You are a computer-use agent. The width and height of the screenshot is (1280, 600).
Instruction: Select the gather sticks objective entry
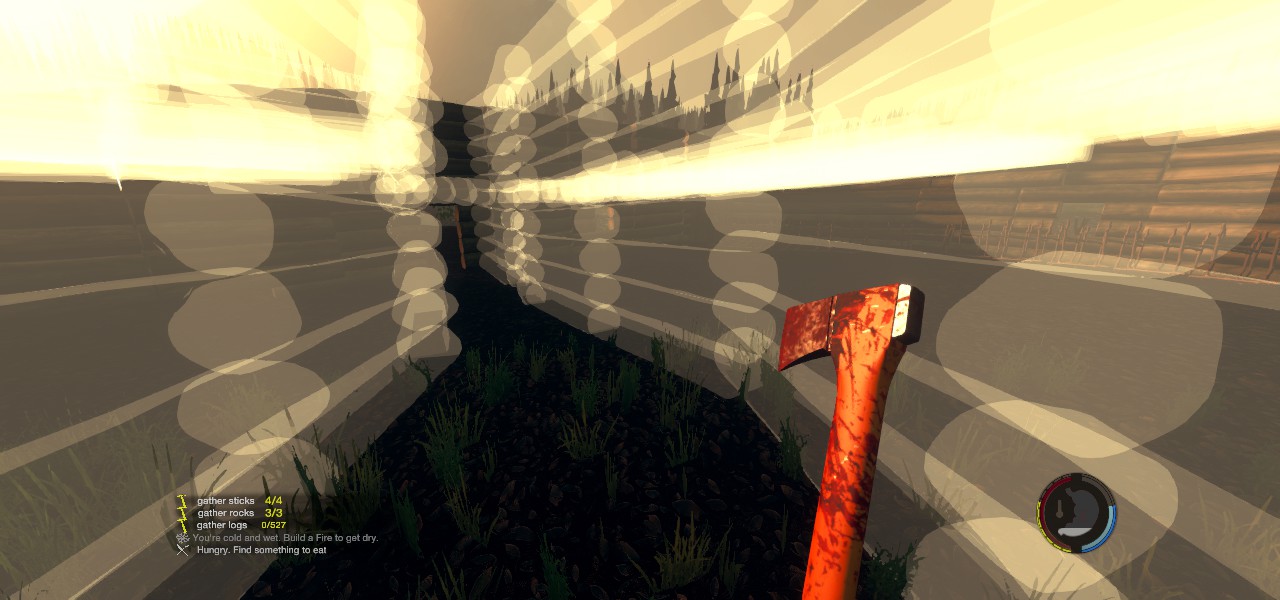click(227, 501)
